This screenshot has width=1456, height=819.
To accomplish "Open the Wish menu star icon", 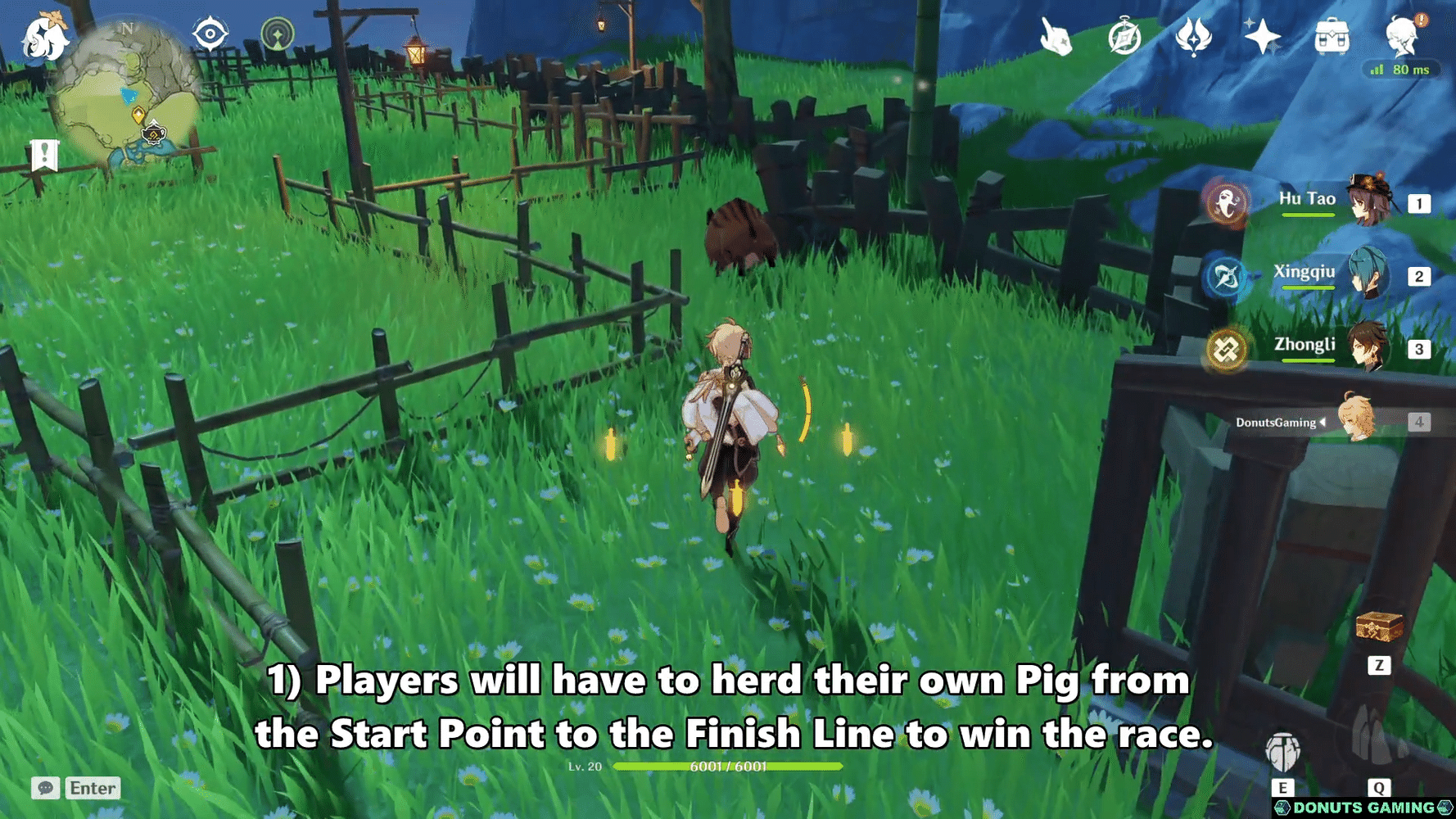I will (x=1261, y=34).
